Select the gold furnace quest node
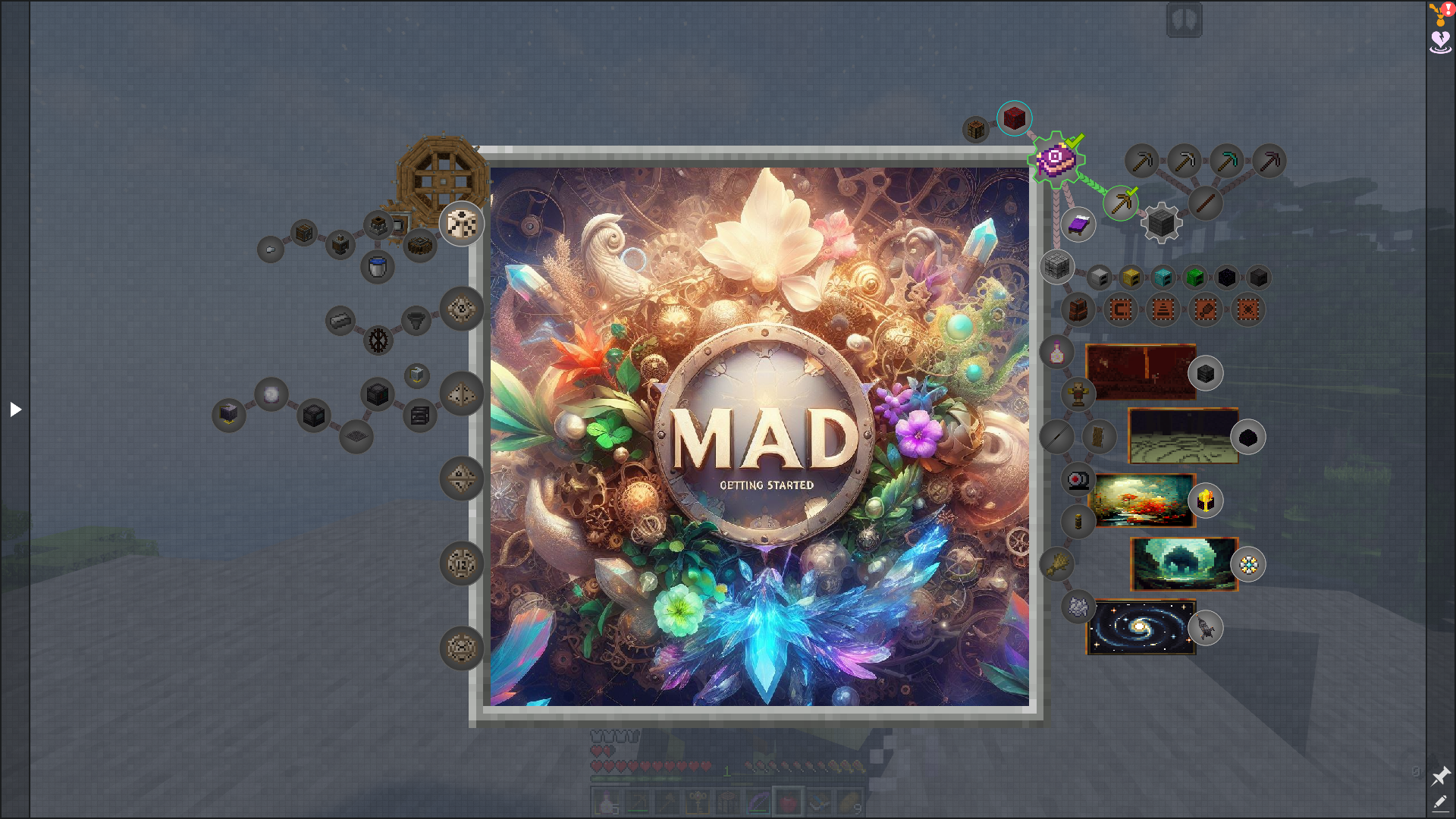 click(1131, 278)
